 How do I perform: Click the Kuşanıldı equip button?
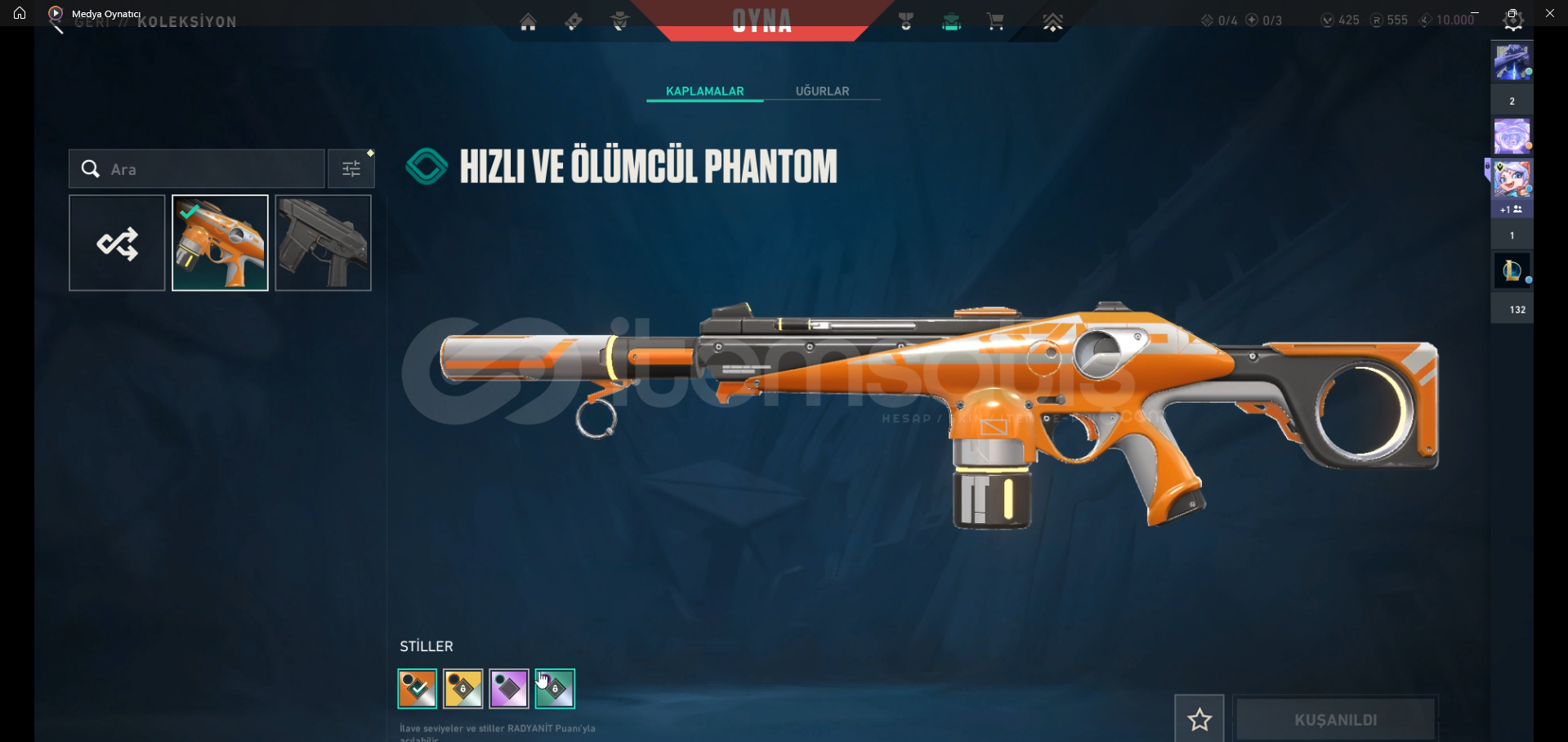(1335, 719)
